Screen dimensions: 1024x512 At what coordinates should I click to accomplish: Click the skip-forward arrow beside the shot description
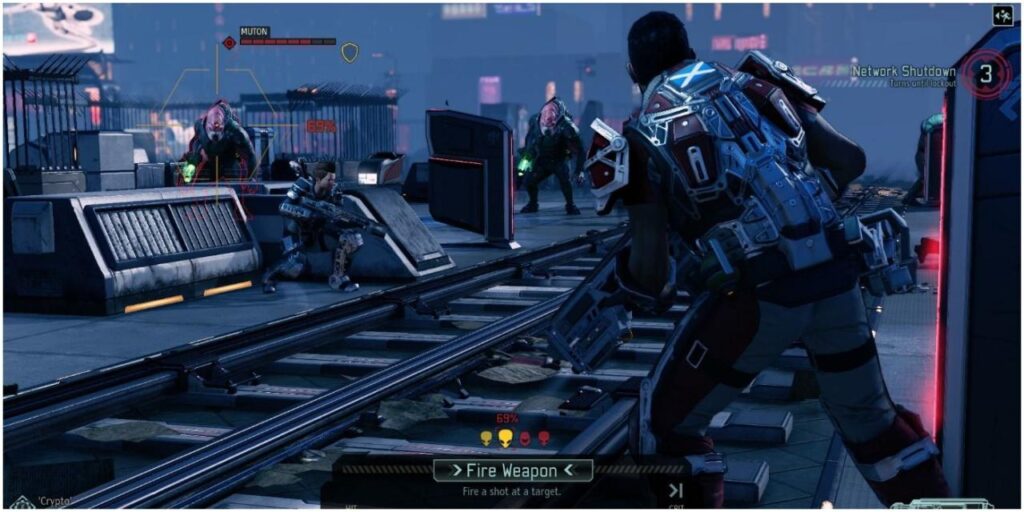pos(676,490)
